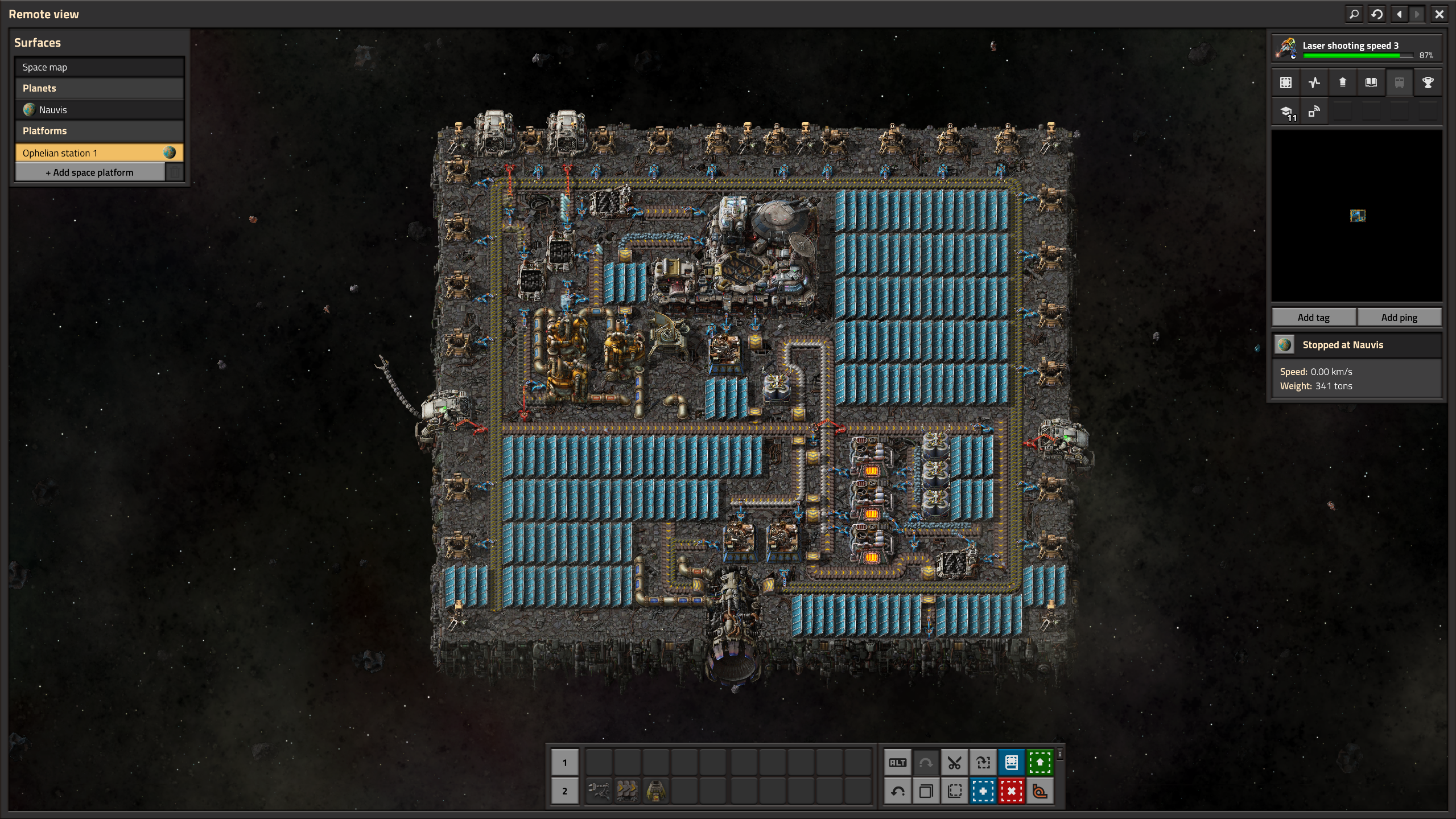Close the Remote view window
1456x819 pixels.
point(1439,14)
